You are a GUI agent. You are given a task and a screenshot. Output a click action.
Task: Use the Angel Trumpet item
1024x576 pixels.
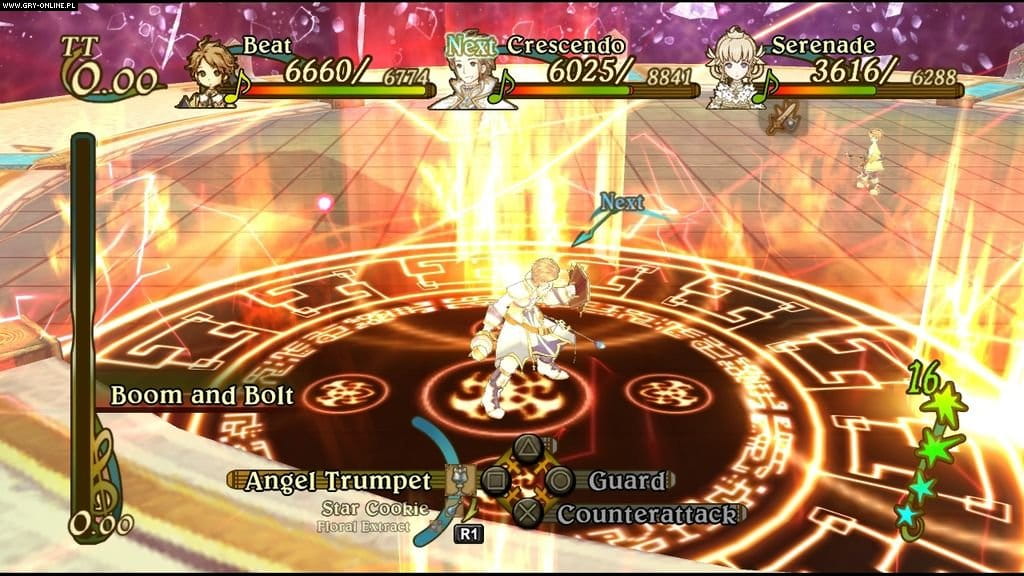(338, 481)
